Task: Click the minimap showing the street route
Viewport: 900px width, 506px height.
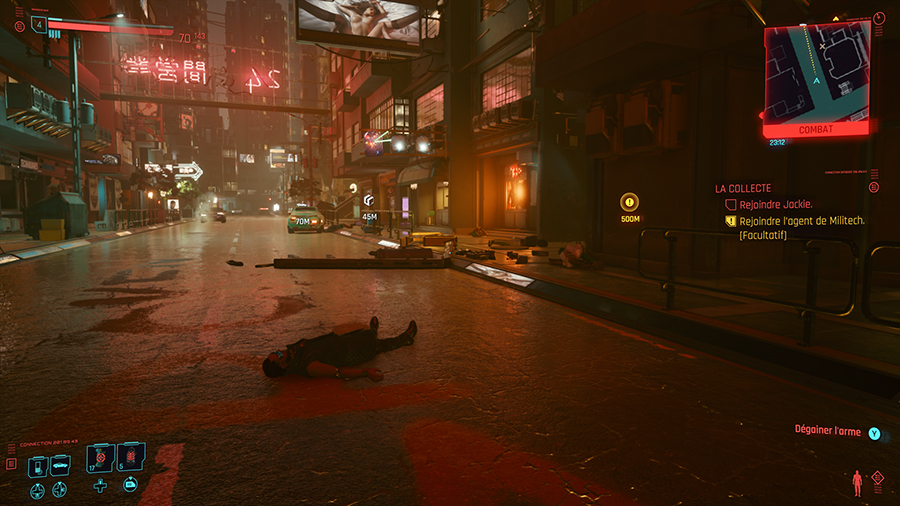Action: [816, 70]
